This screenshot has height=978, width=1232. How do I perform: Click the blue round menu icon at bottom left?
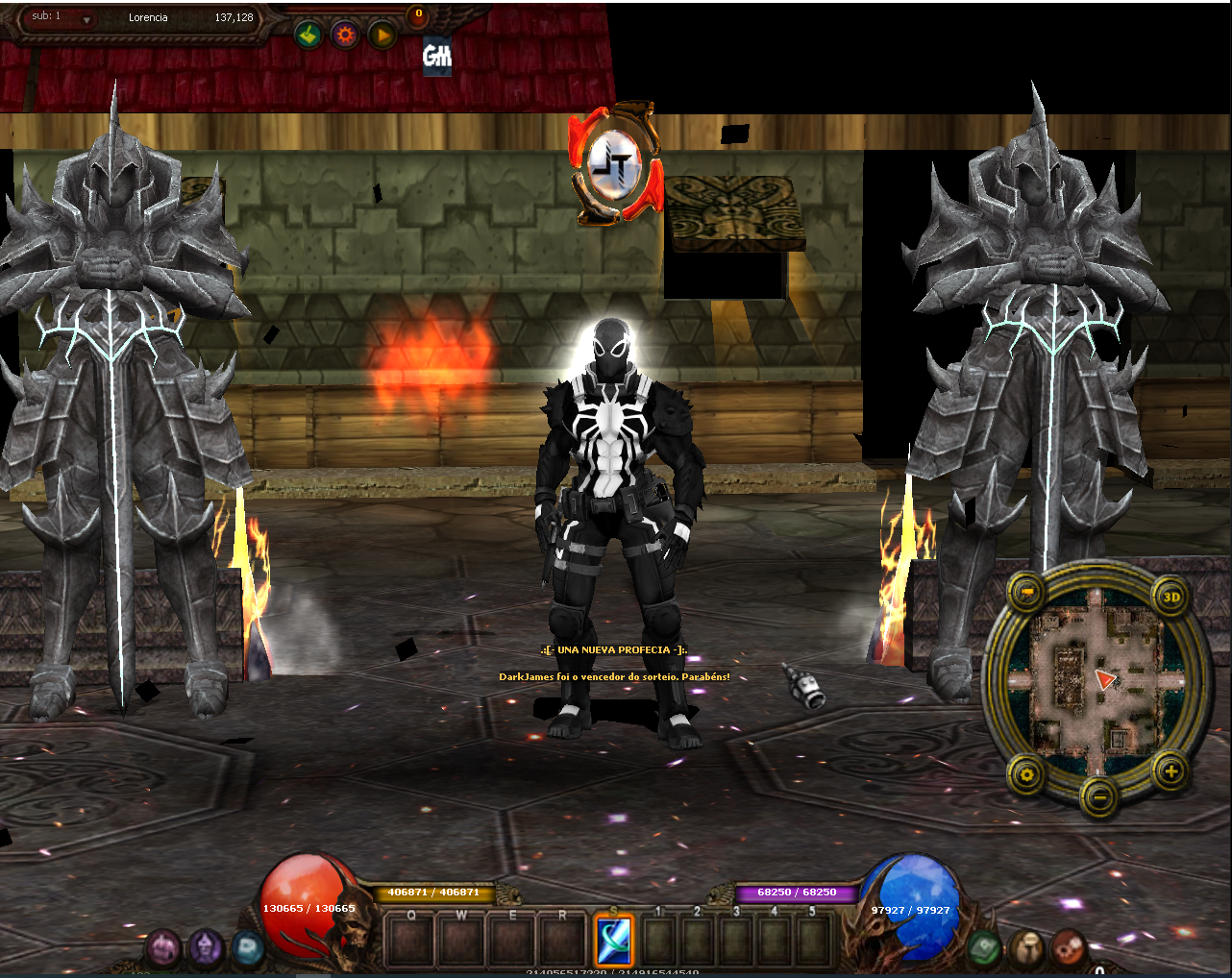click(247, 948)
